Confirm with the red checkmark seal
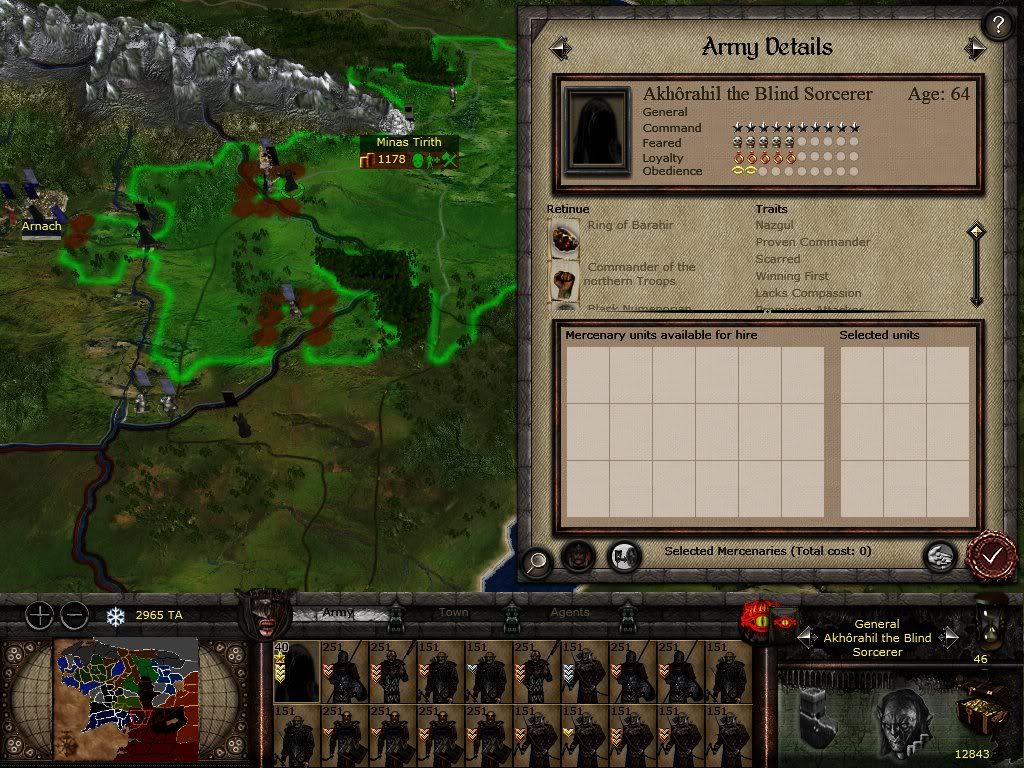 point(991,556)
